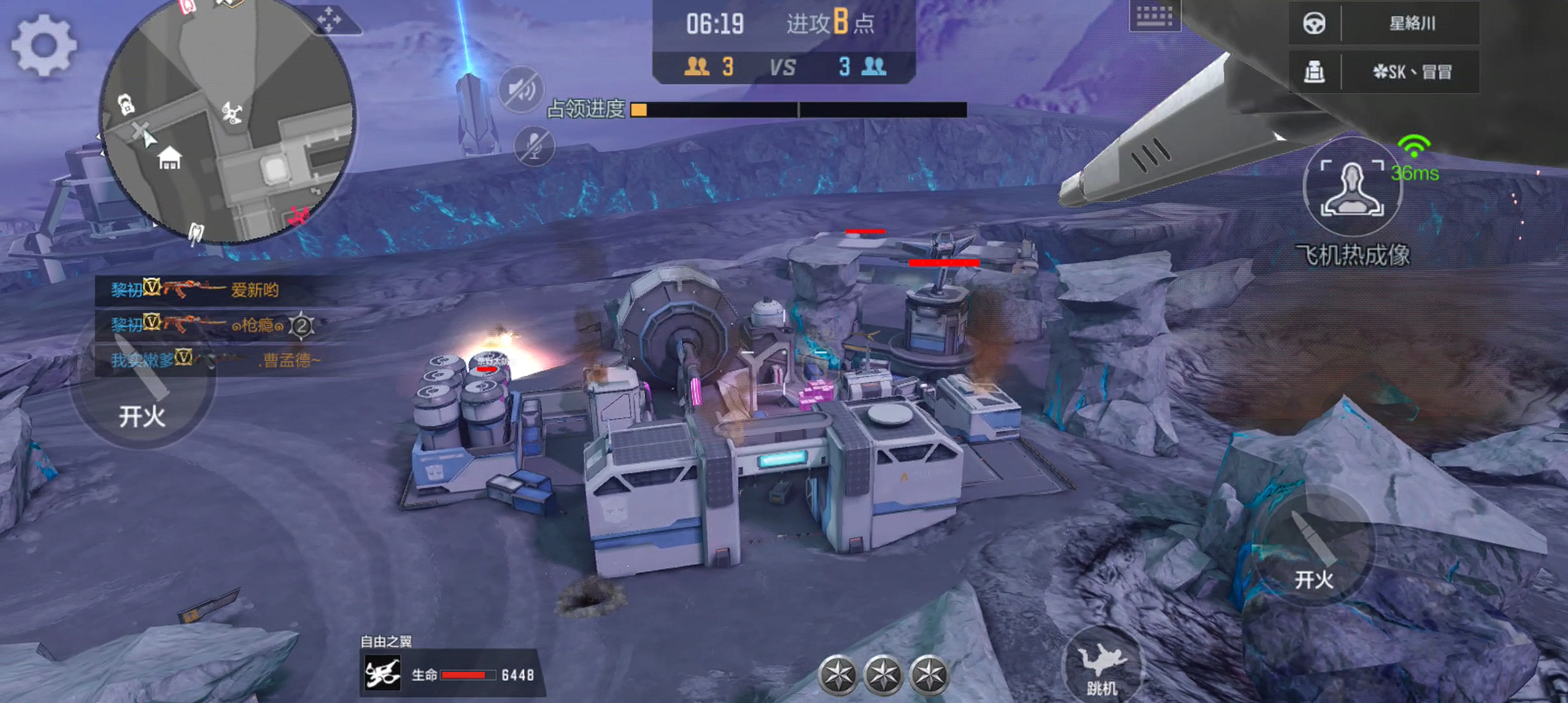Tap the left-side 开火 fire button
This screenshot has height=703, width=1568.
pos(142,387)
